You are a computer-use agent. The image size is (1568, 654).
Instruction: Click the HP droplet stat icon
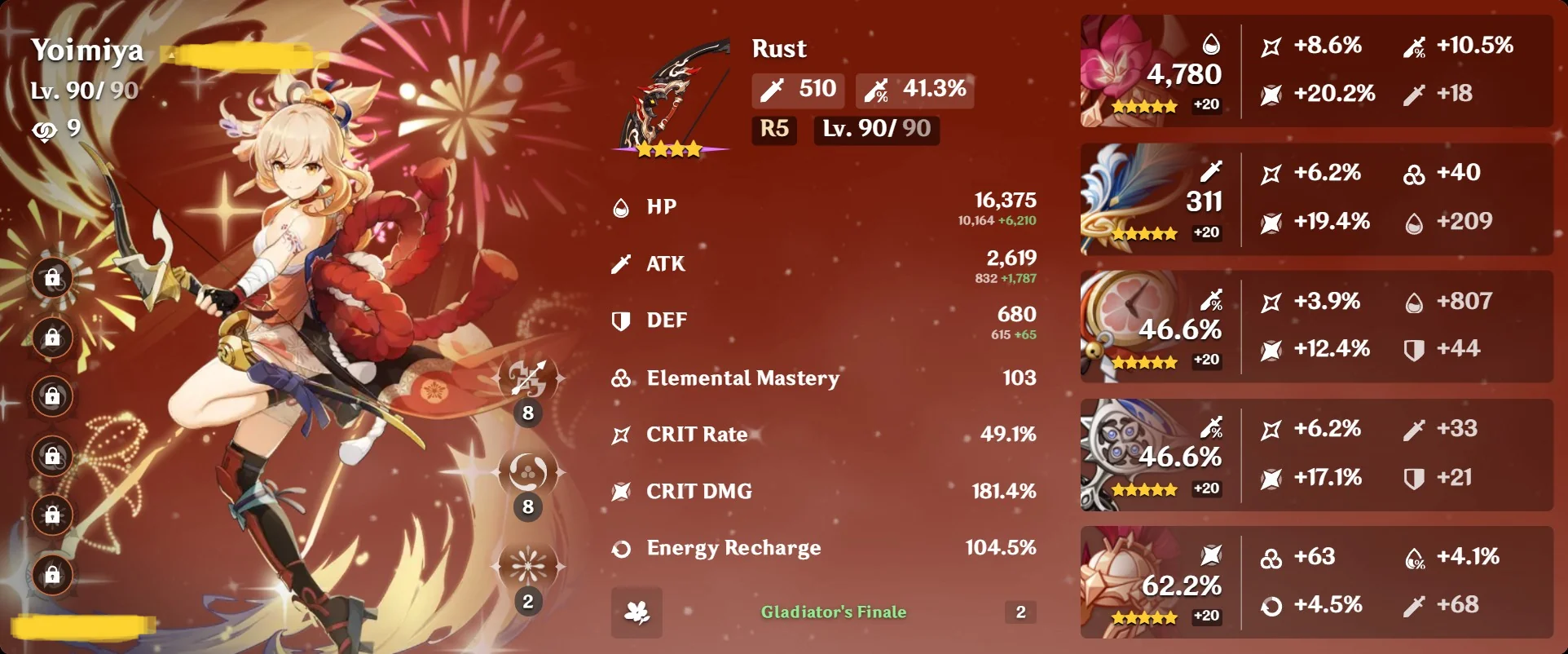pyautogui.click(x=621, y=206)
